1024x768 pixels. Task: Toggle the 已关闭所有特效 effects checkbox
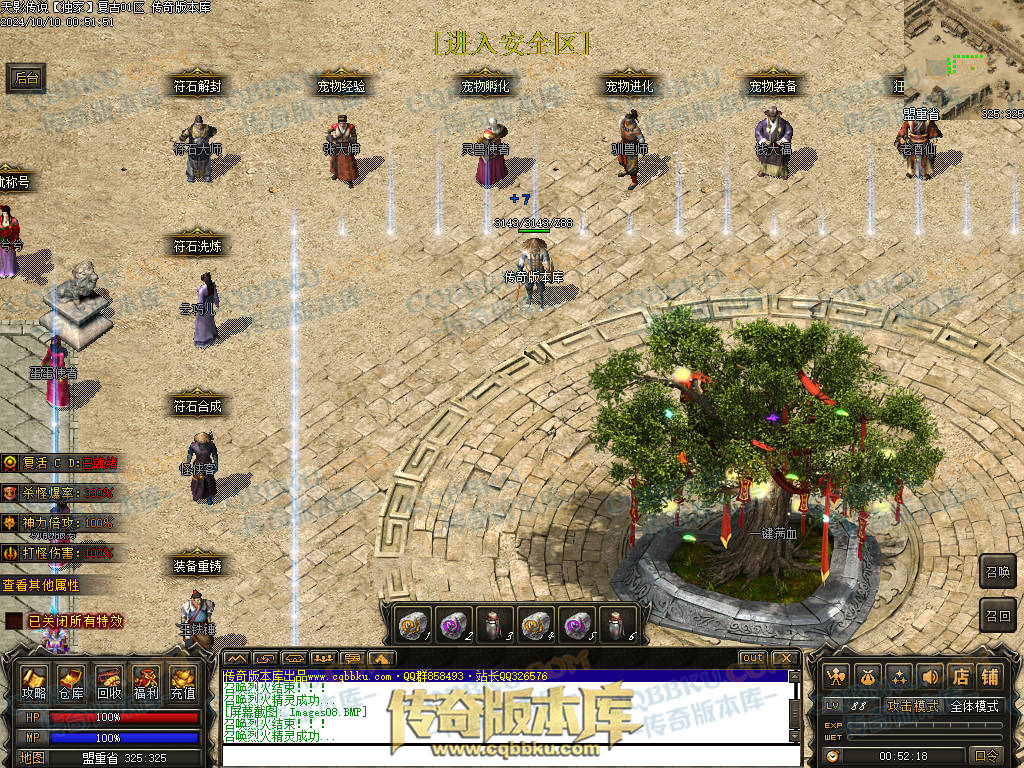click(x=14, y=621)
